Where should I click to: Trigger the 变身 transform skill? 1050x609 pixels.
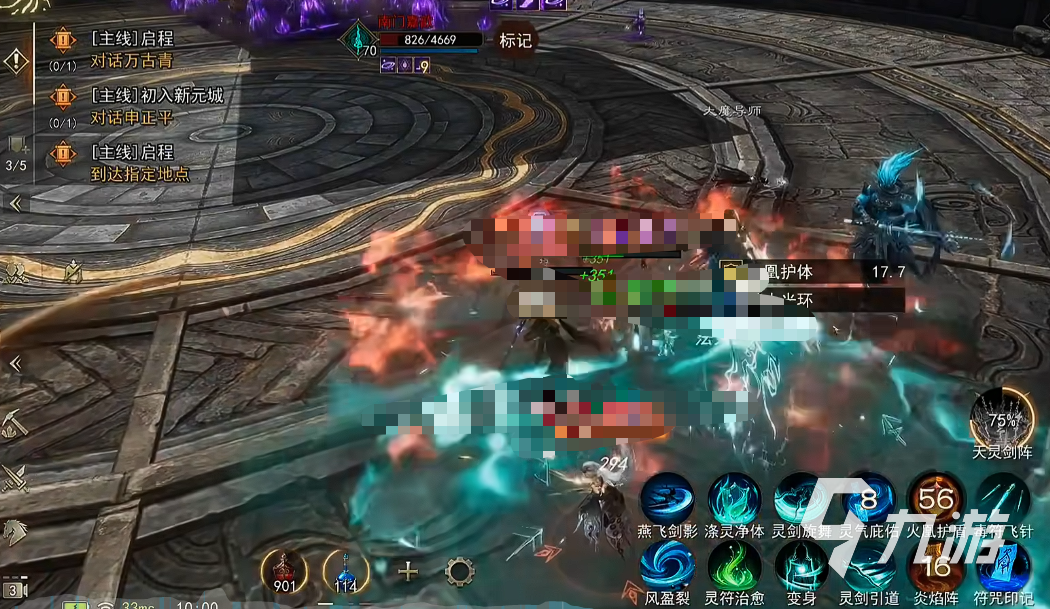pyautogui.click(x=801, y=567)
